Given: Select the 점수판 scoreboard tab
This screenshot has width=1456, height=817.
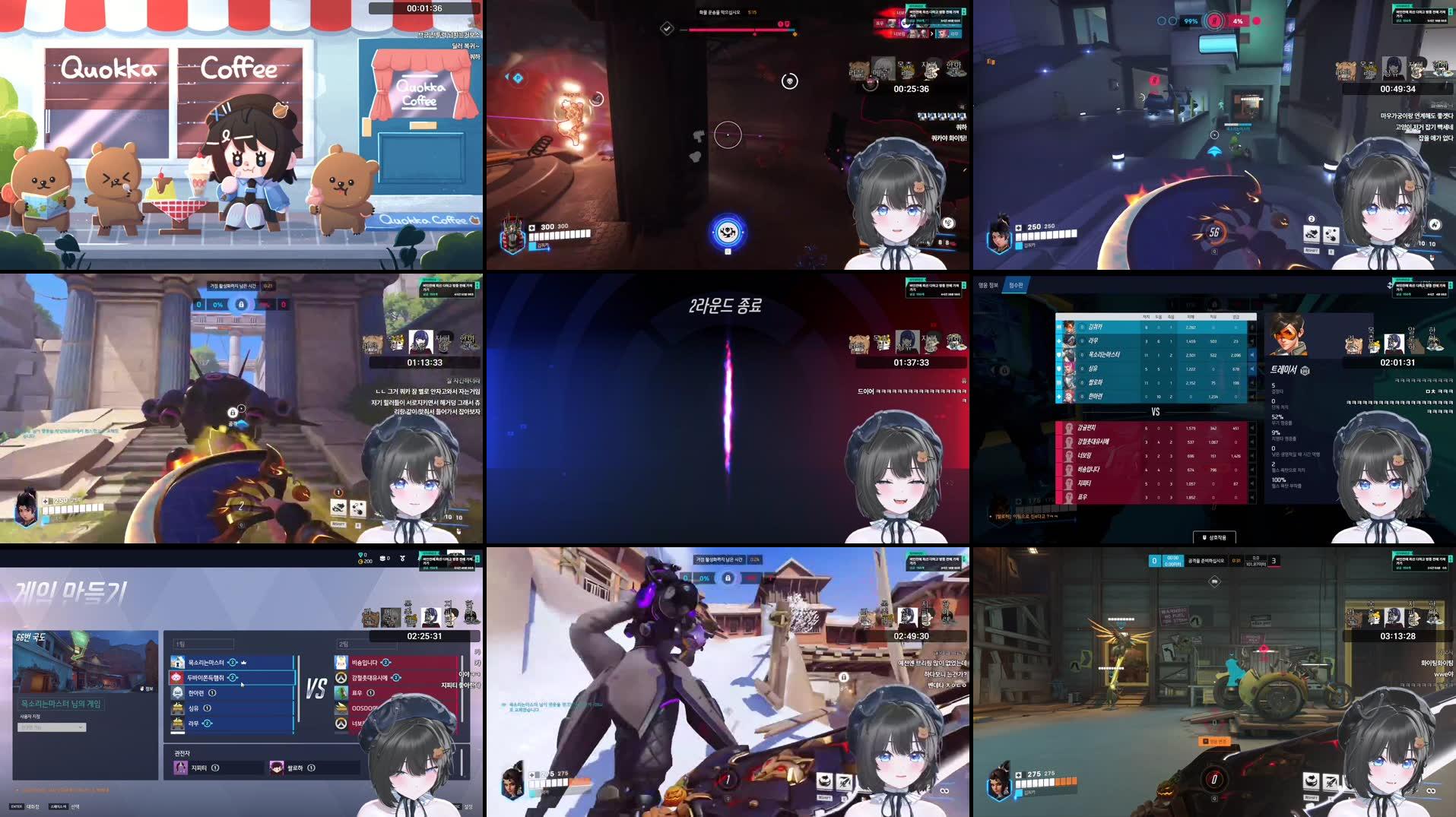Looking at the screenshot, I should (x=1017, y=287).
